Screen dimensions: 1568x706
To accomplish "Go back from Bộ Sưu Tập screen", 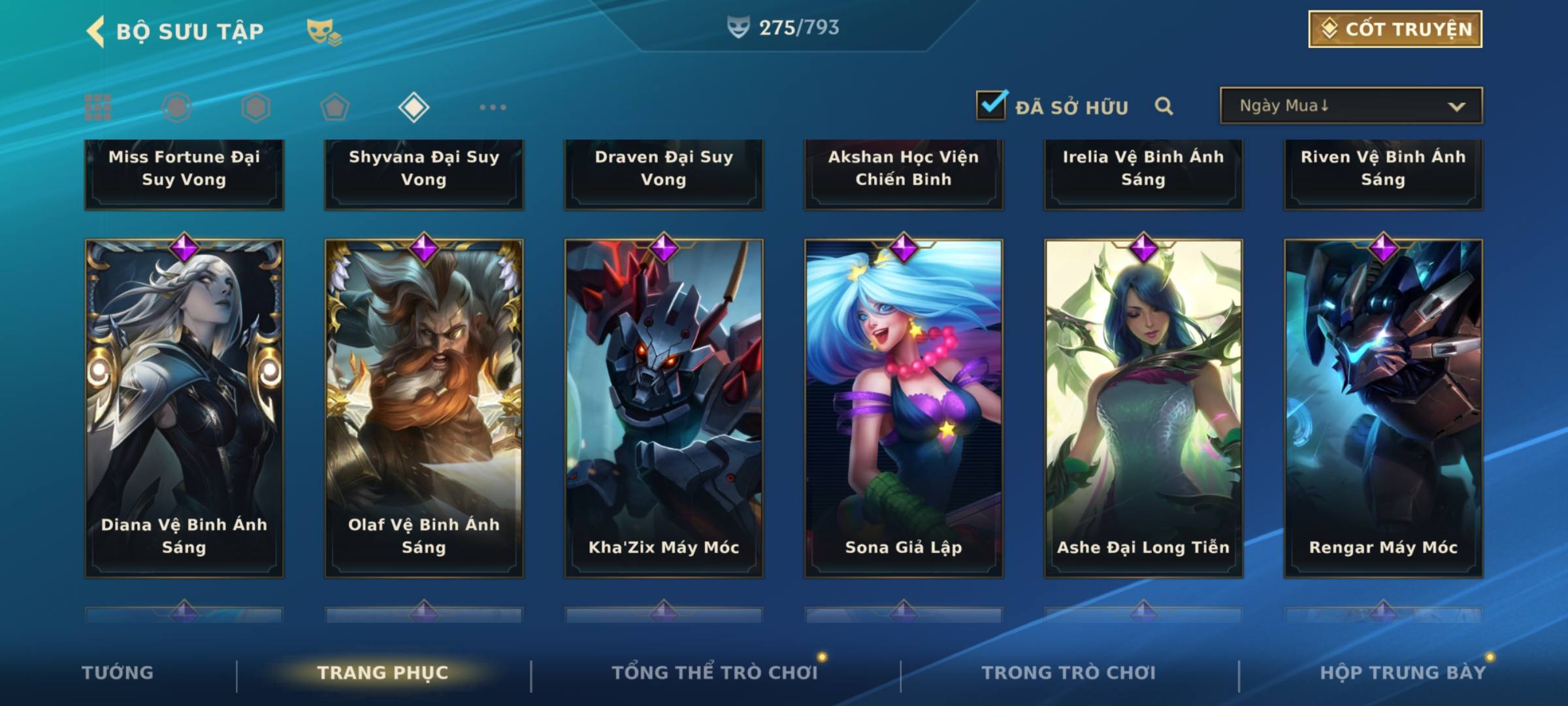I will [x=96, y=31].
